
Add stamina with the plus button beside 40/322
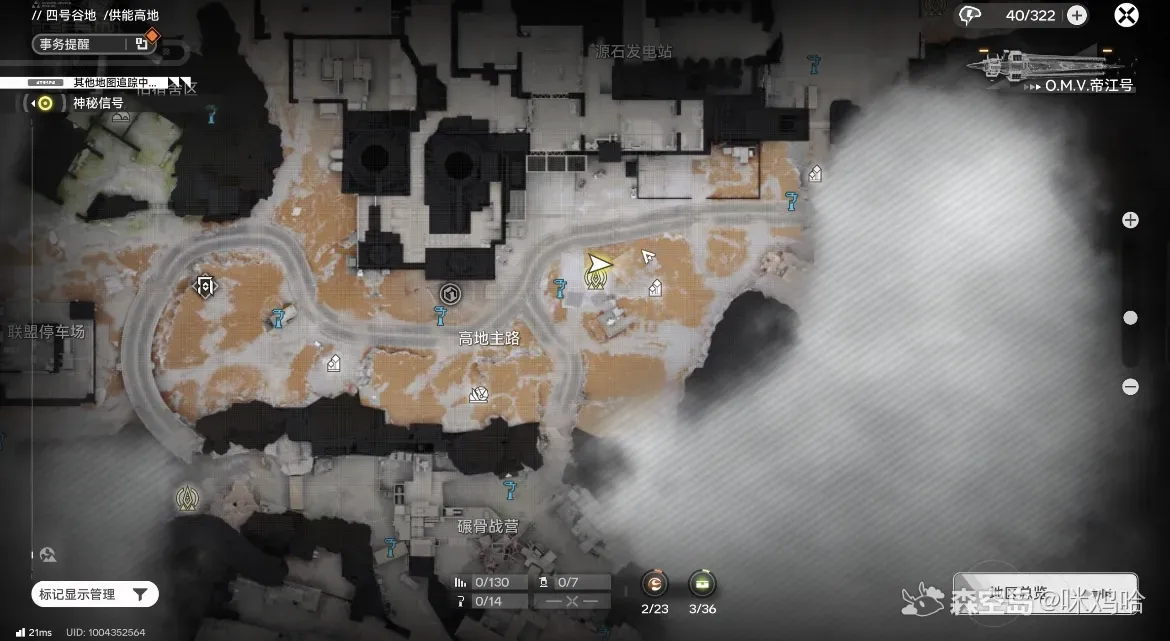point(1077,15)
